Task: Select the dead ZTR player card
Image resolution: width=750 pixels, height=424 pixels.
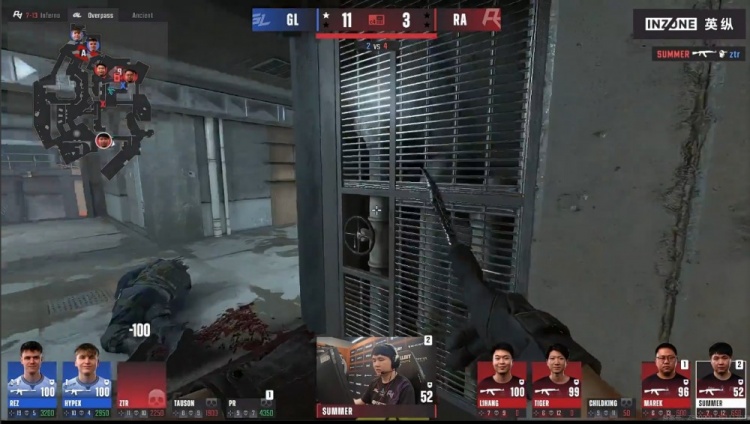Action: (x=141, y=389)
